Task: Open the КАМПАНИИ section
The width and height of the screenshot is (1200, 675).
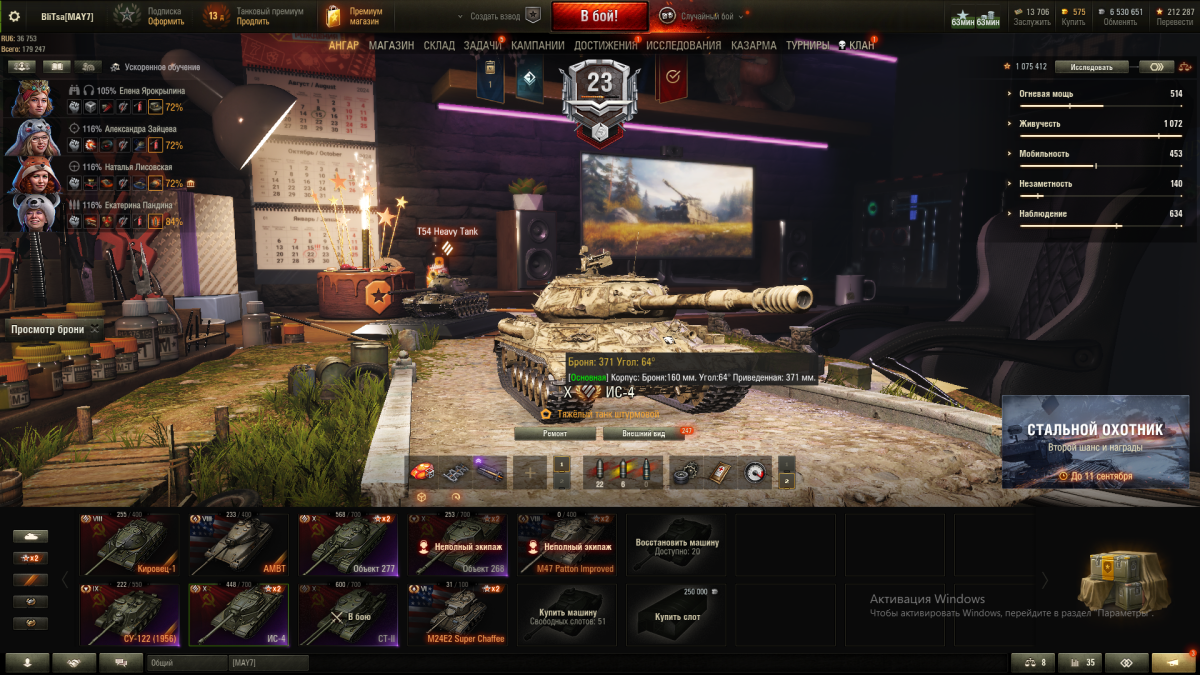Action: [537, 45]
